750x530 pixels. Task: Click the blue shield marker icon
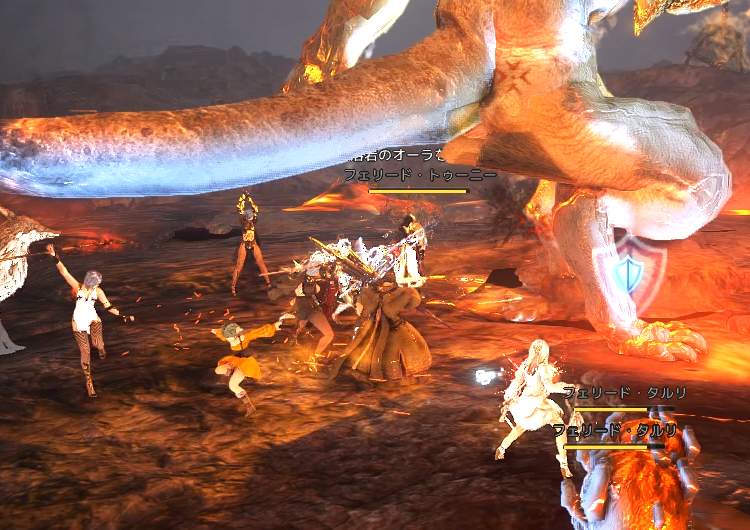tap(627, 271)
